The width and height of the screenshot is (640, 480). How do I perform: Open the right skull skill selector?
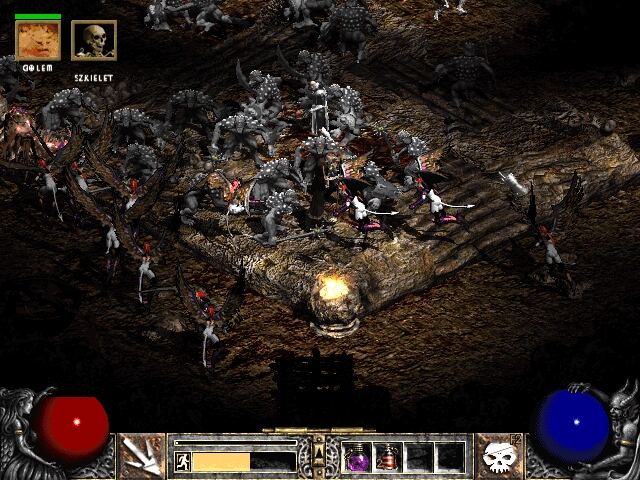pos(498,456)
